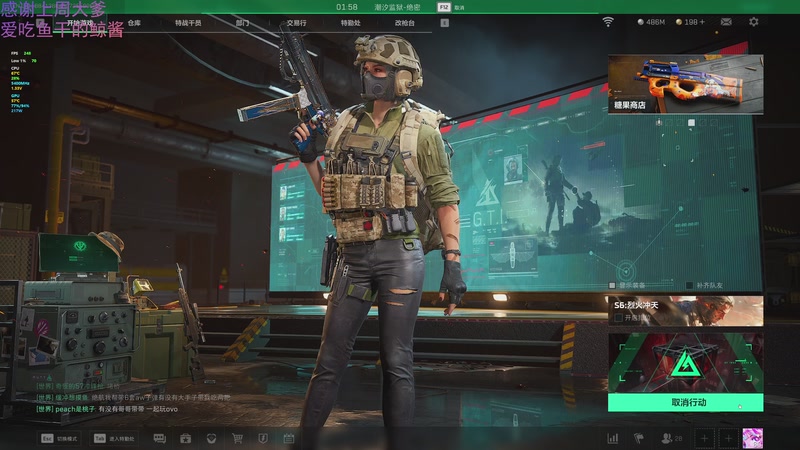Viewport: 800px width, 450px height.
Task: Open the chat bubble icon
Action: coord(160,438)
